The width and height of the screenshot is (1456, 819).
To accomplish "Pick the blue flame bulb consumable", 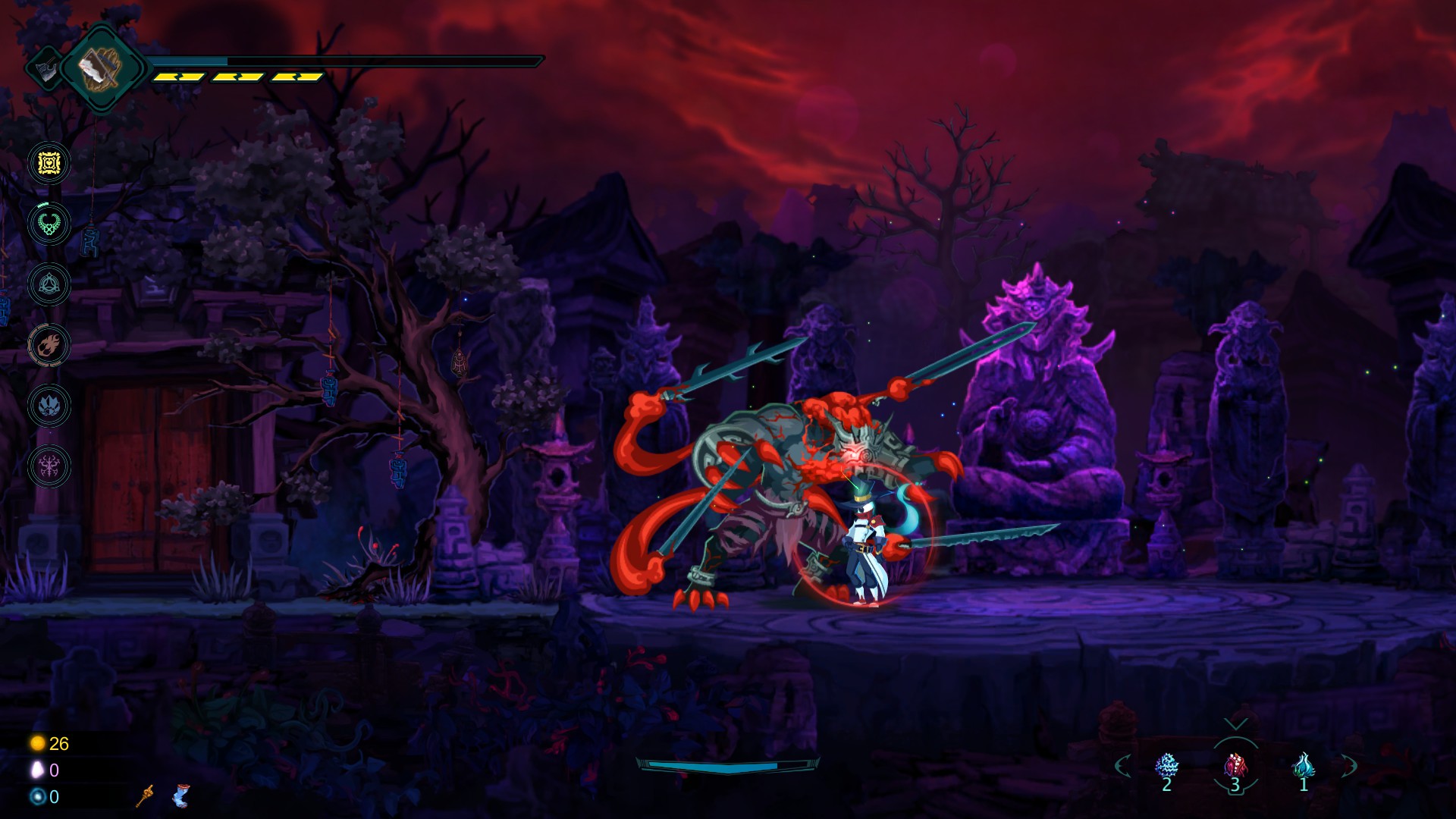I will [1303, 766].
